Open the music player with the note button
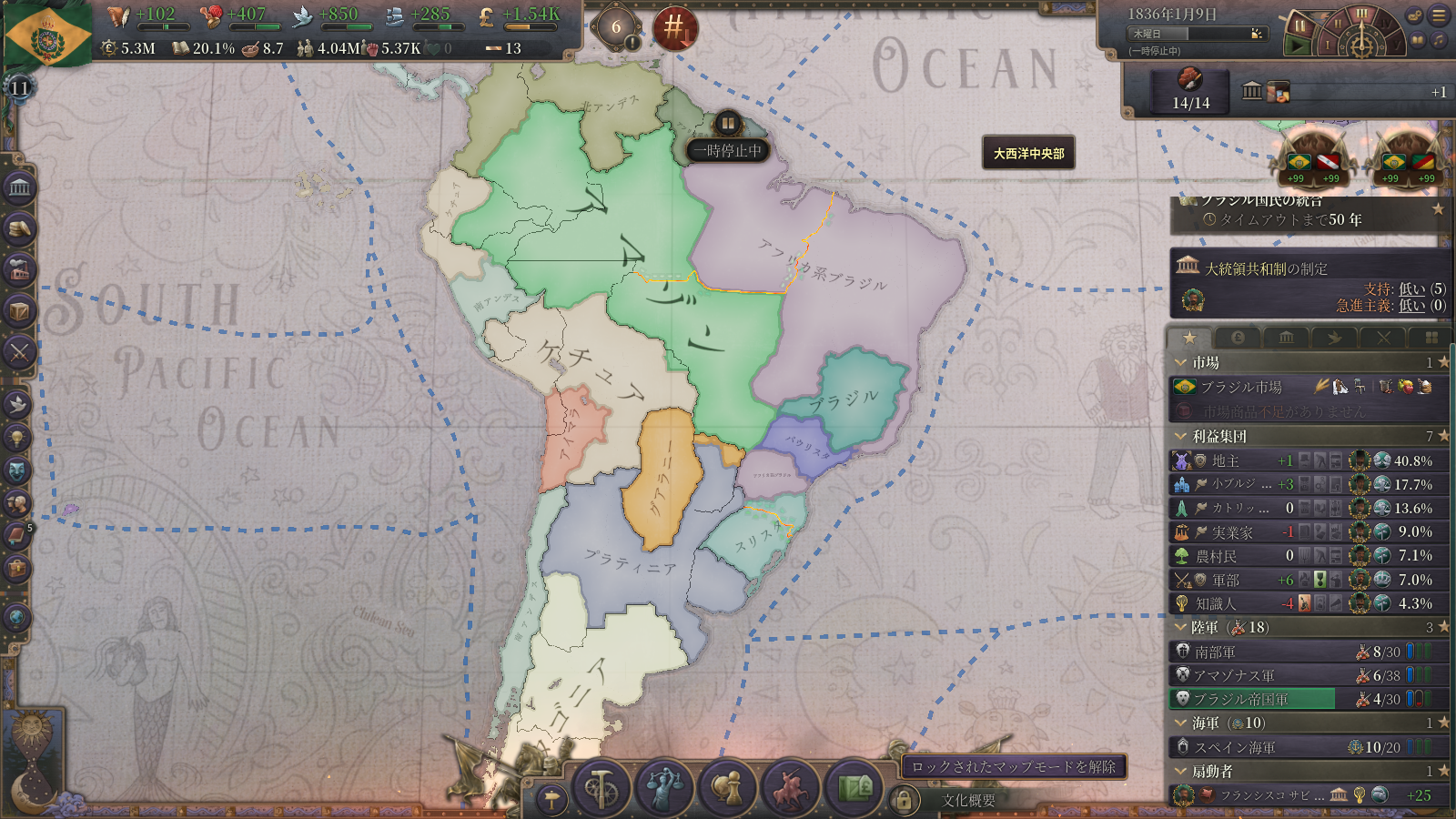Image resolution: width=1456 pixels, height=819 pixels. coord(1438,41)
